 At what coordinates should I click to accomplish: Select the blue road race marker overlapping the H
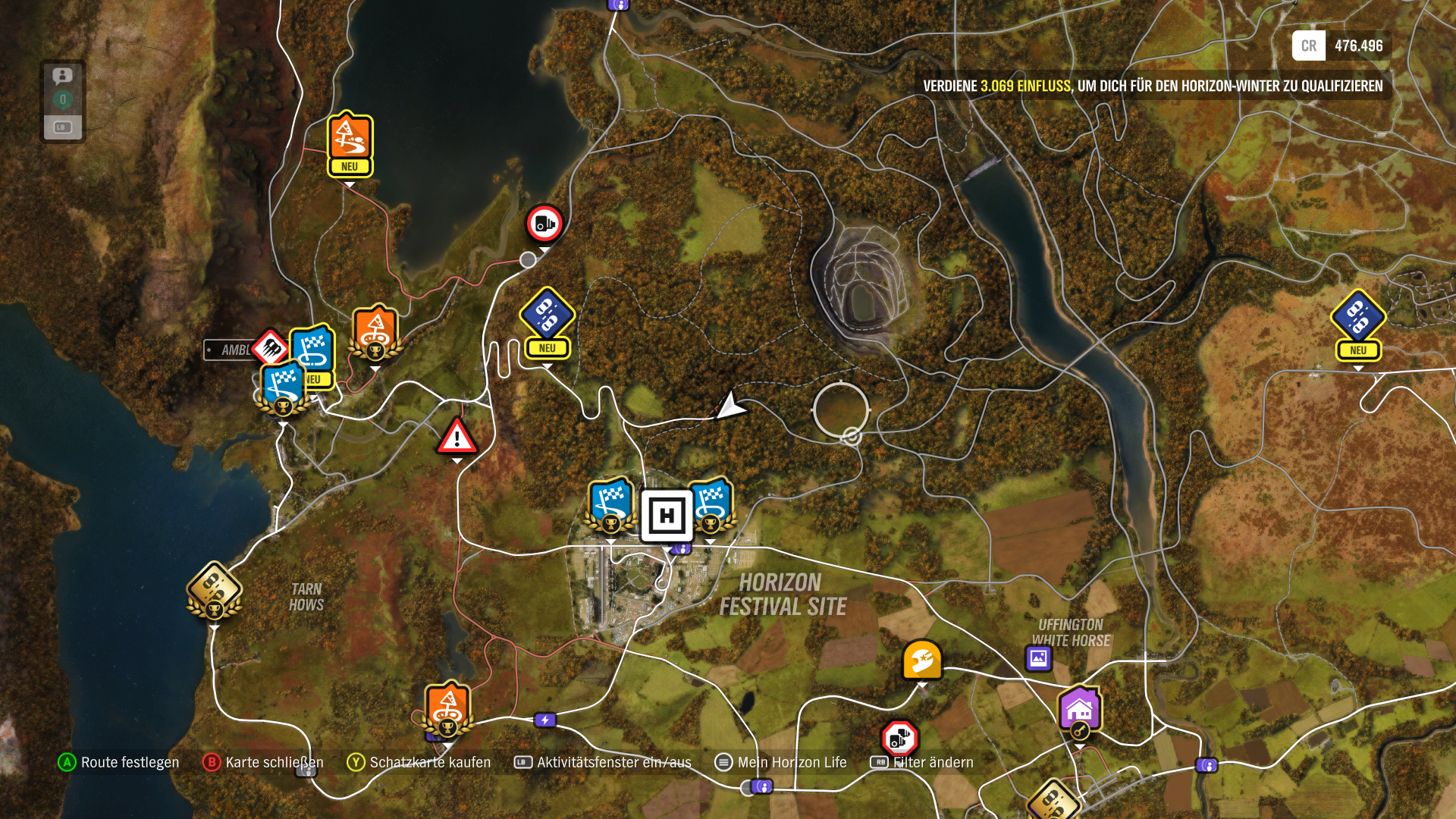click(711, 504)
